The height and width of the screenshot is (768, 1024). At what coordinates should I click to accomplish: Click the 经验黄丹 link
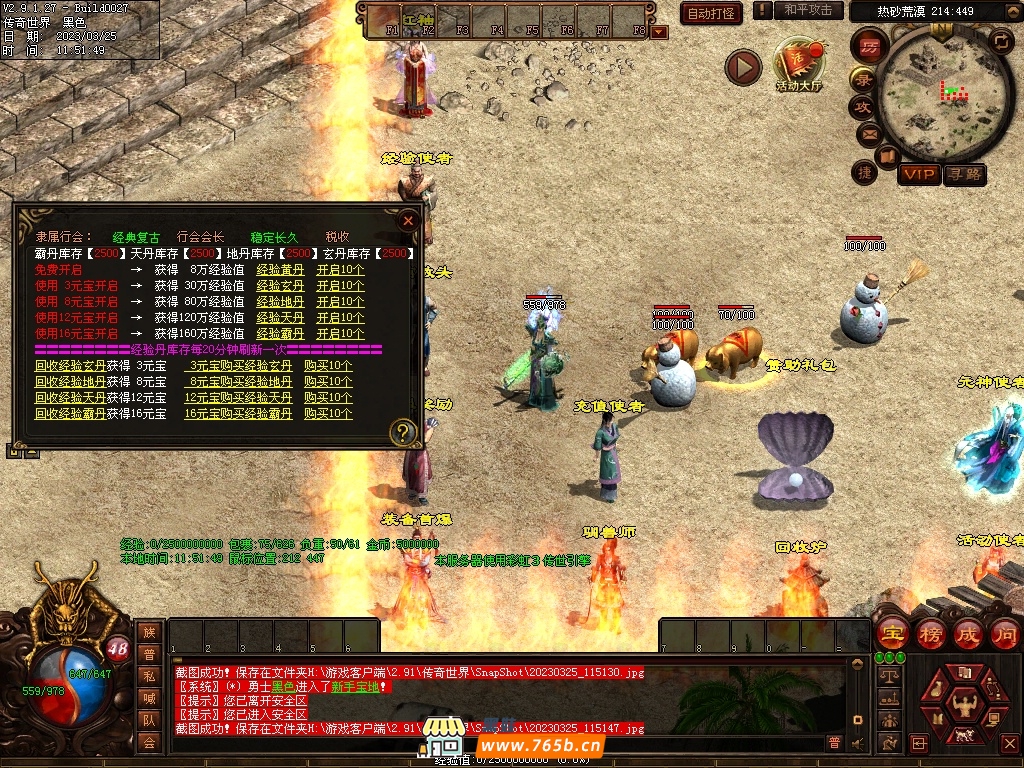click(281, 270)
